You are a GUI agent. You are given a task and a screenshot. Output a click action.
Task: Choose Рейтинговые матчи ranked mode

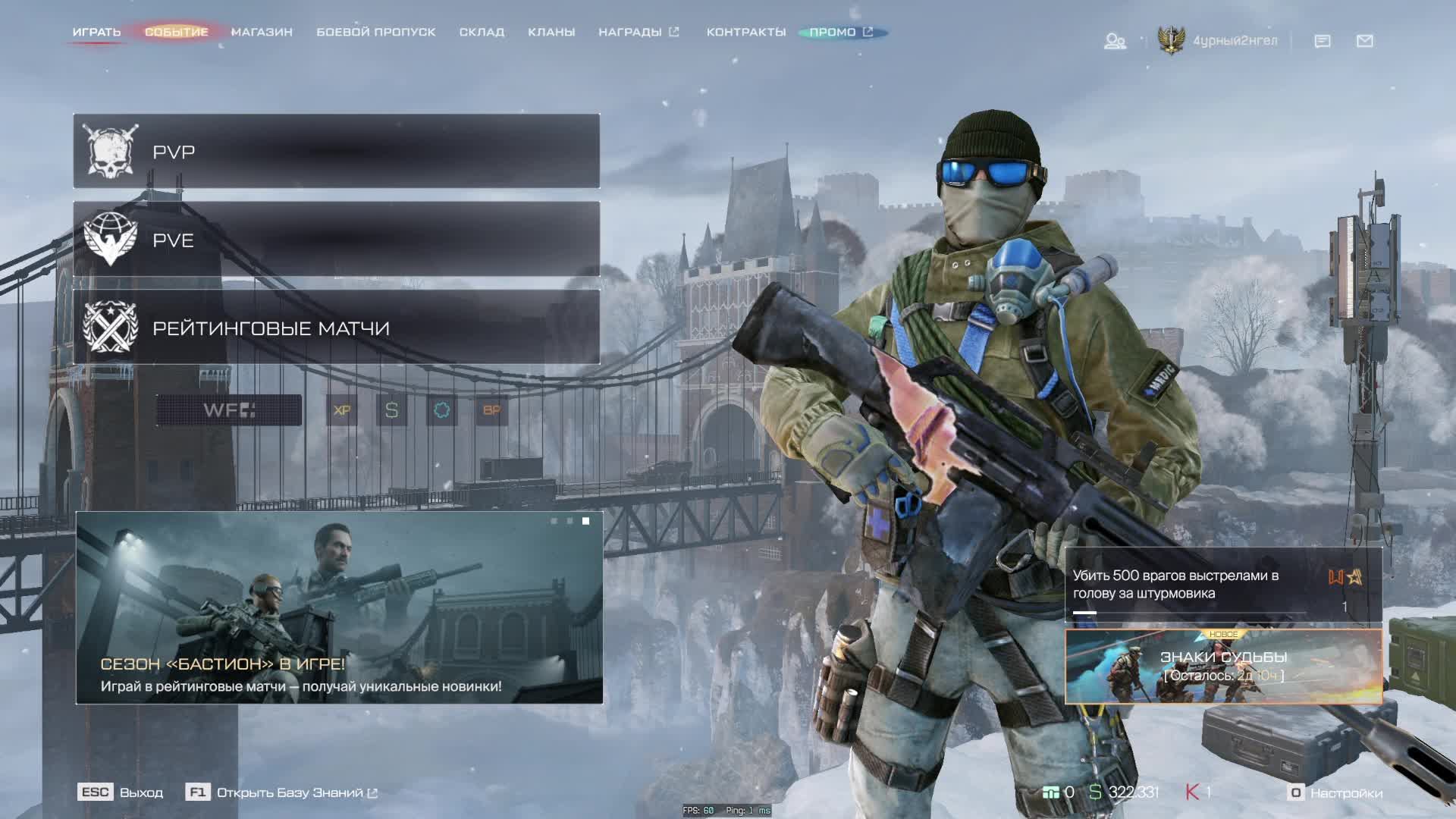coord(336,328)
